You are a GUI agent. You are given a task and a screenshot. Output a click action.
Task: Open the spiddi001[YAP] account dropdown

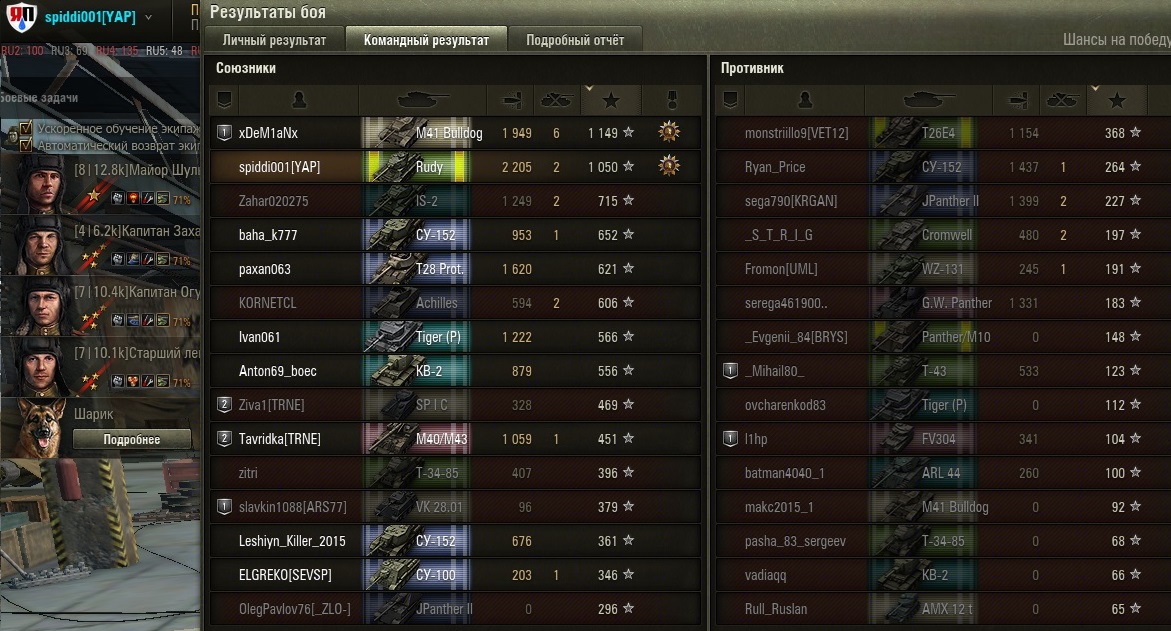(x=149, y=17)
